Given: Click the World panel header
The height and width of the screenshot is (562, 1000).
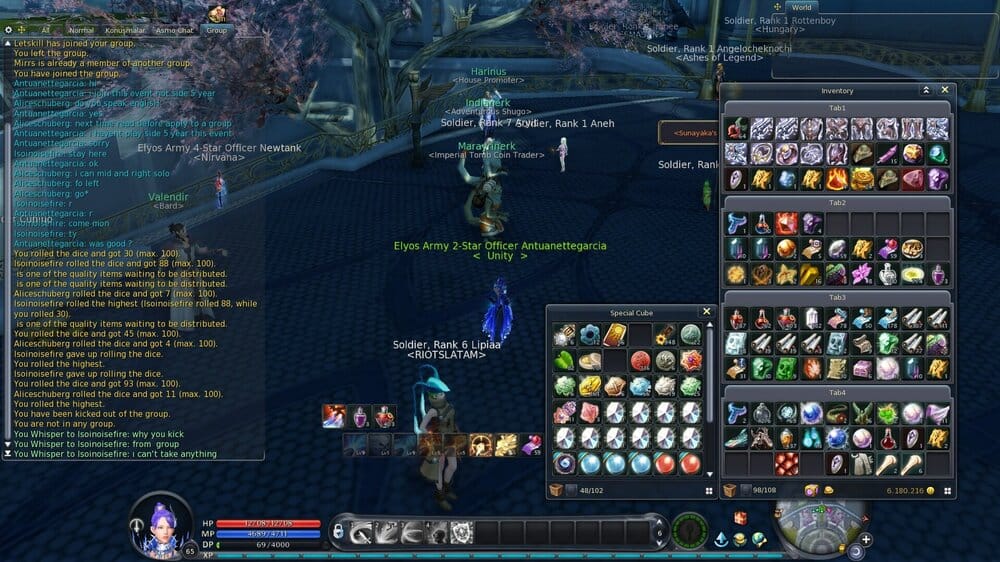Looking at the screenshot, I should click(802, 7).
